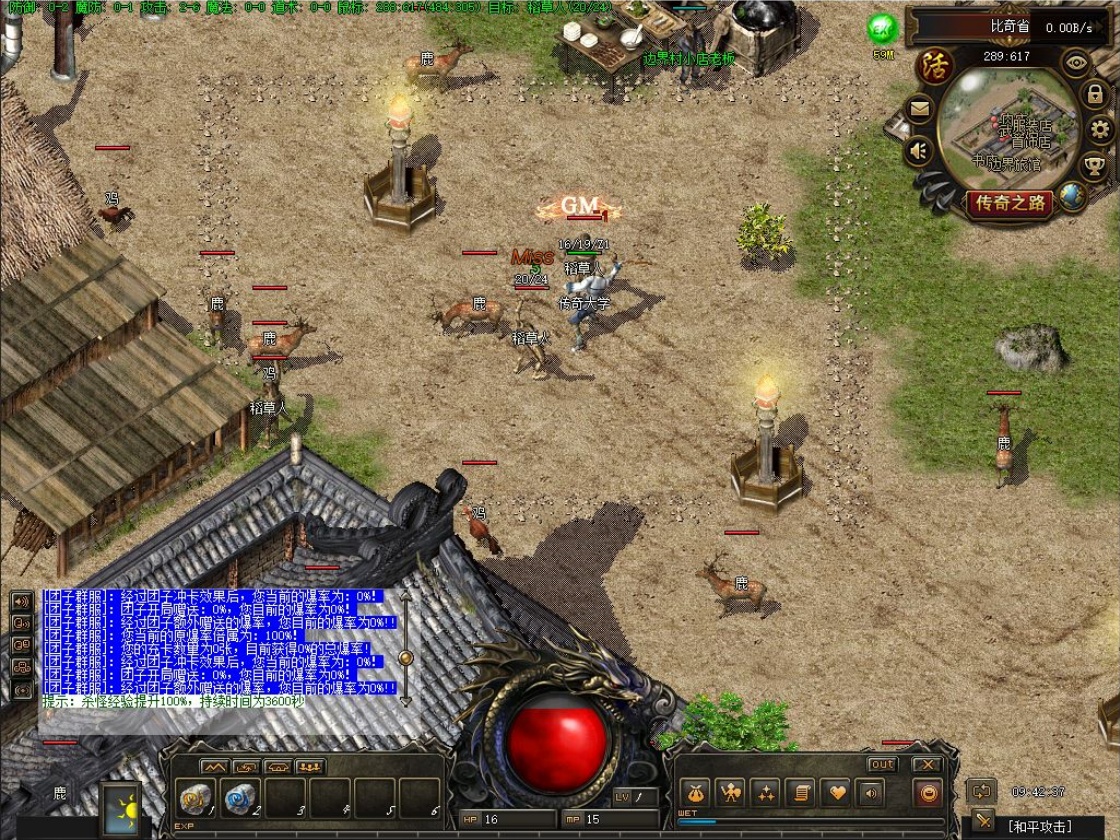Open the character warrior icon
The image size is (1120, 840).
point(731,793)
